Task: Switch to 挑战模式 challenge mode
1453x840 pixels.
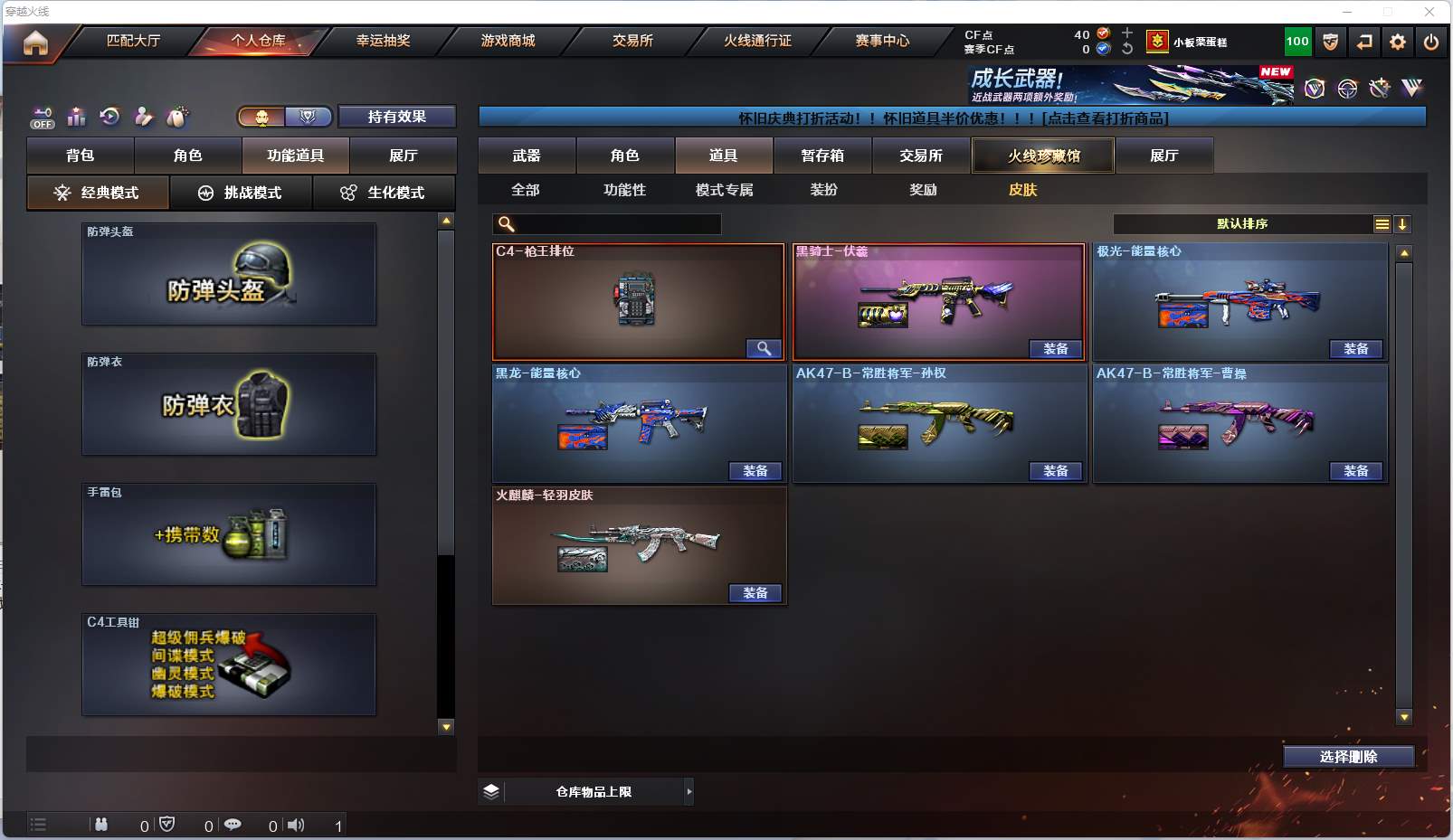Action: pyautogui.click(x=241, y=193)
